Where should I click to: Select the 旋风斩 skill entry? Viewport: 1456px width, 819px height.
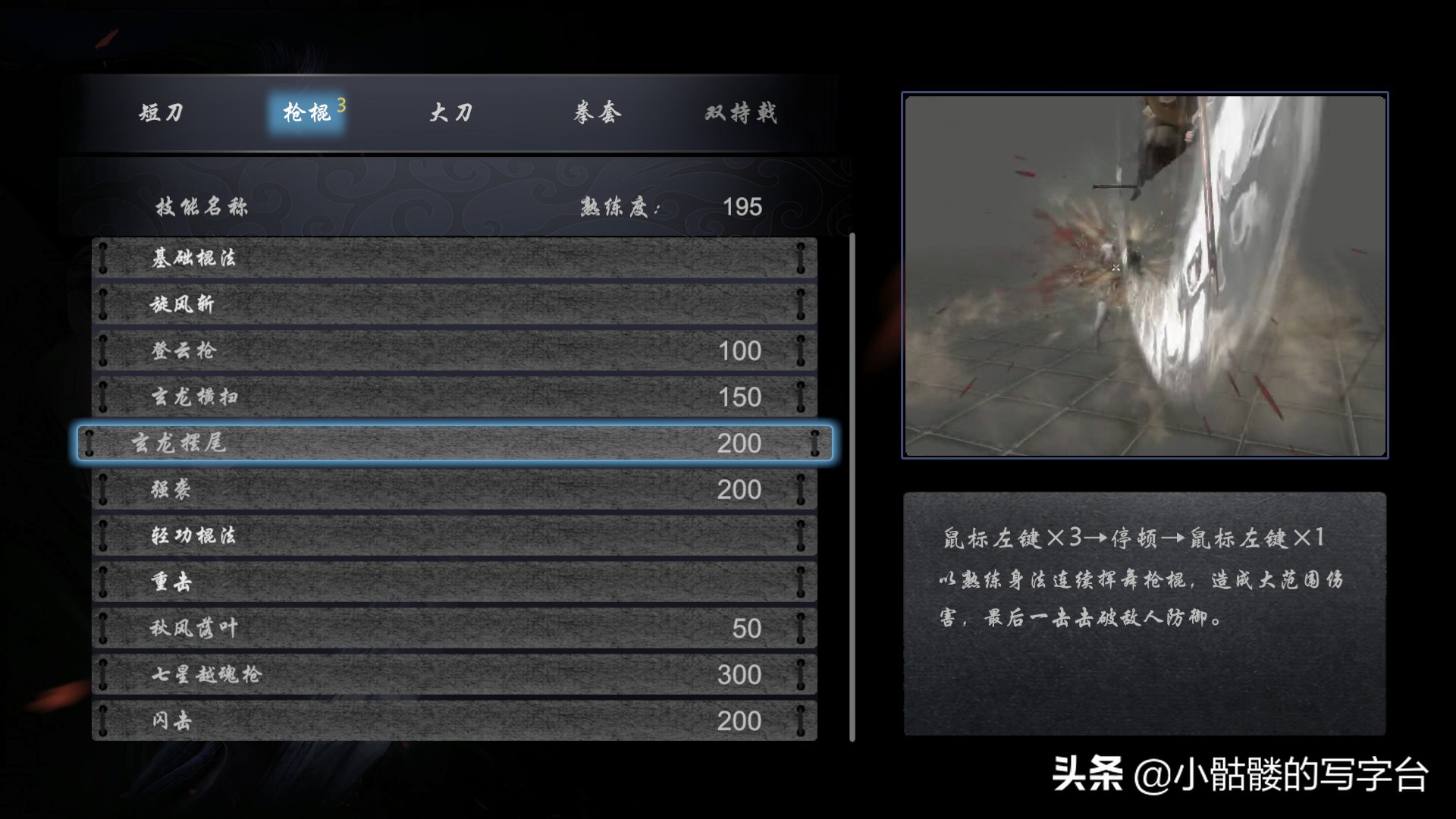[455, 304]
